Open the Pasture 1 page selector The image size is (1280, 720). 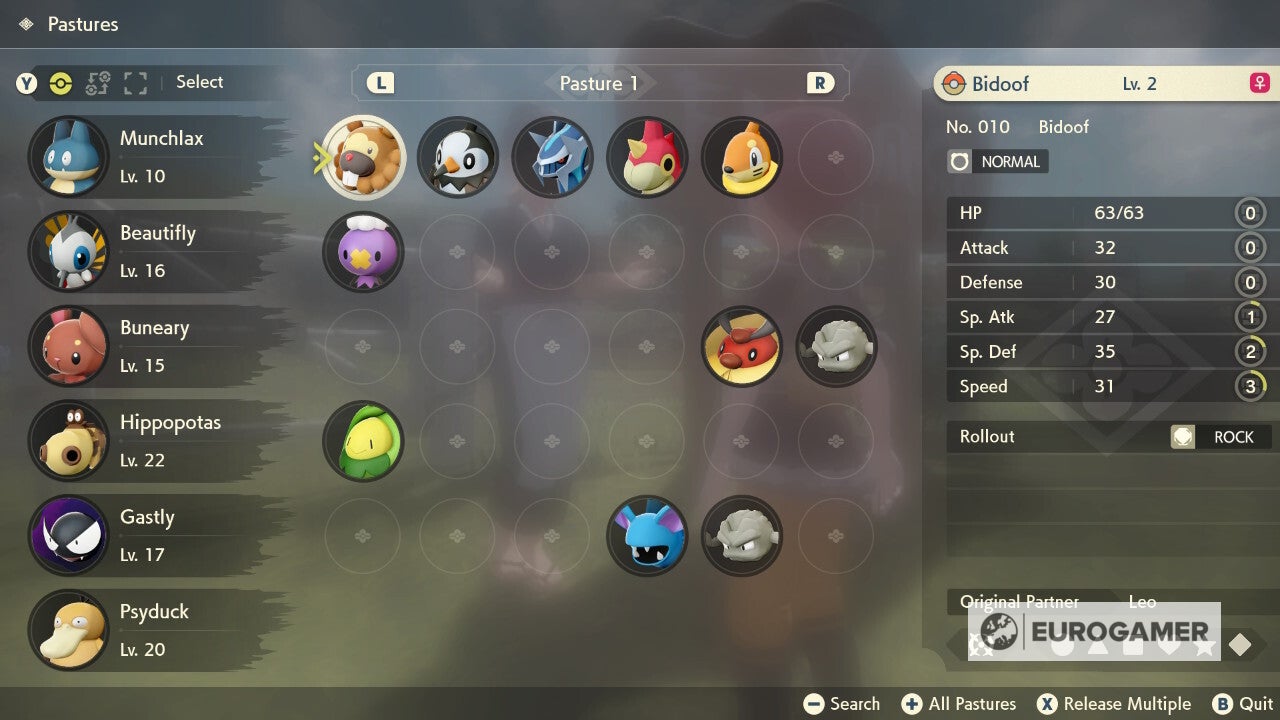point(598,83)
